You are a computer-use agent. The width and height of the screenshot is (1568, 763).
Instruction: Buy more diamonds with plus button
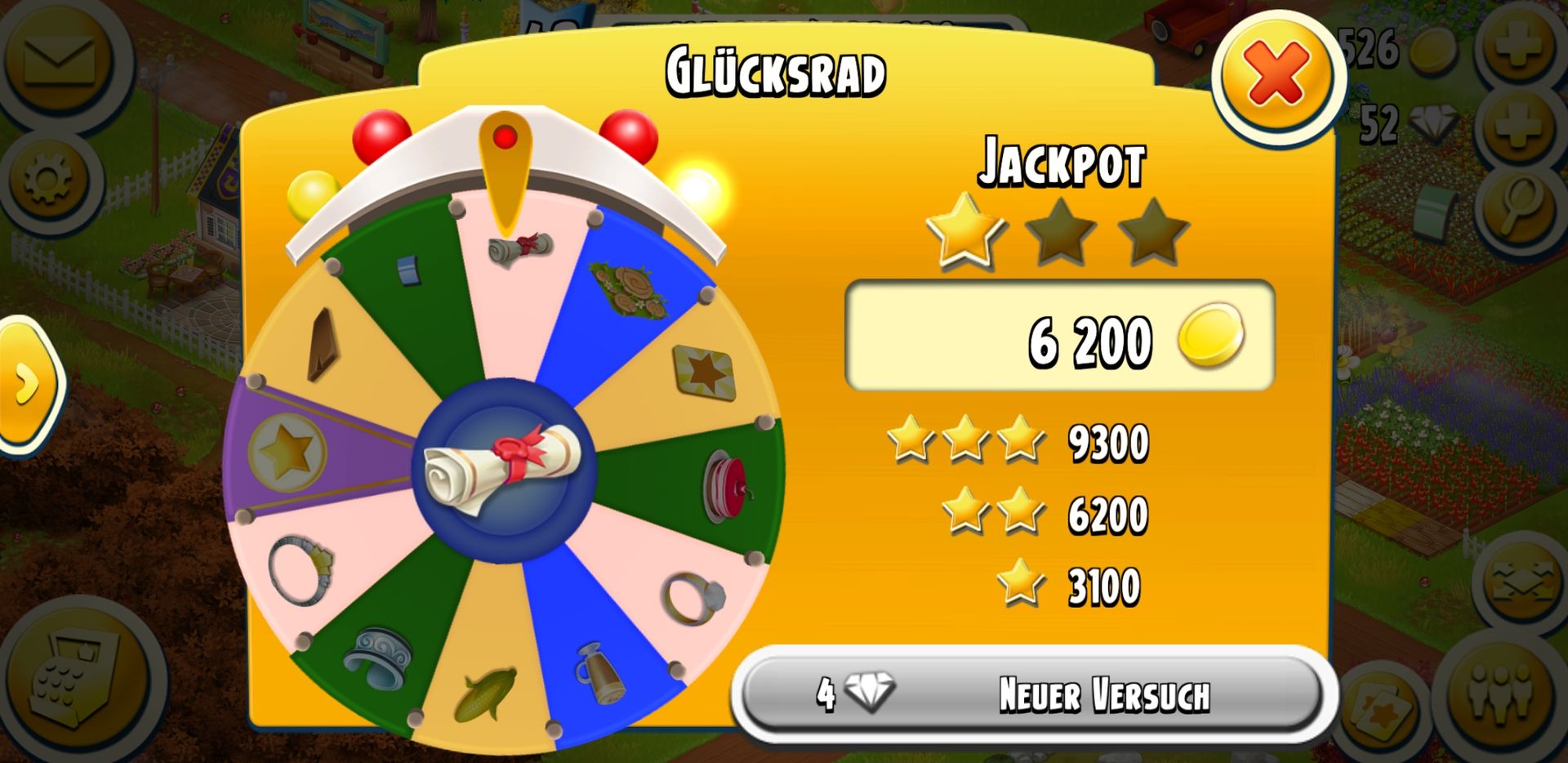[1519, 124]
